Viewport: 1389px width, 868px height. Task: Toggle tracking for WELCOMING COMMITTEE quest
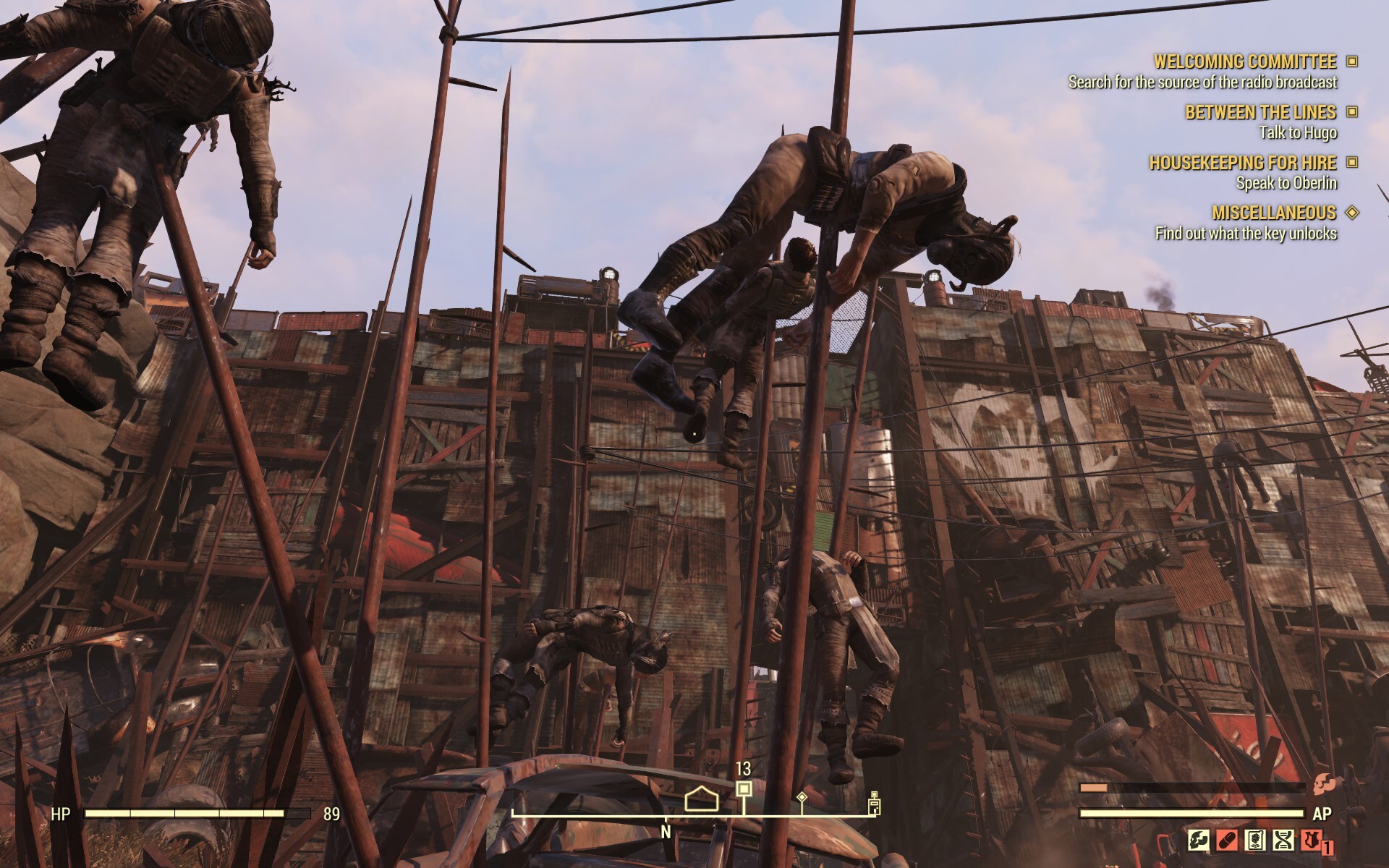coord(1351,62)
